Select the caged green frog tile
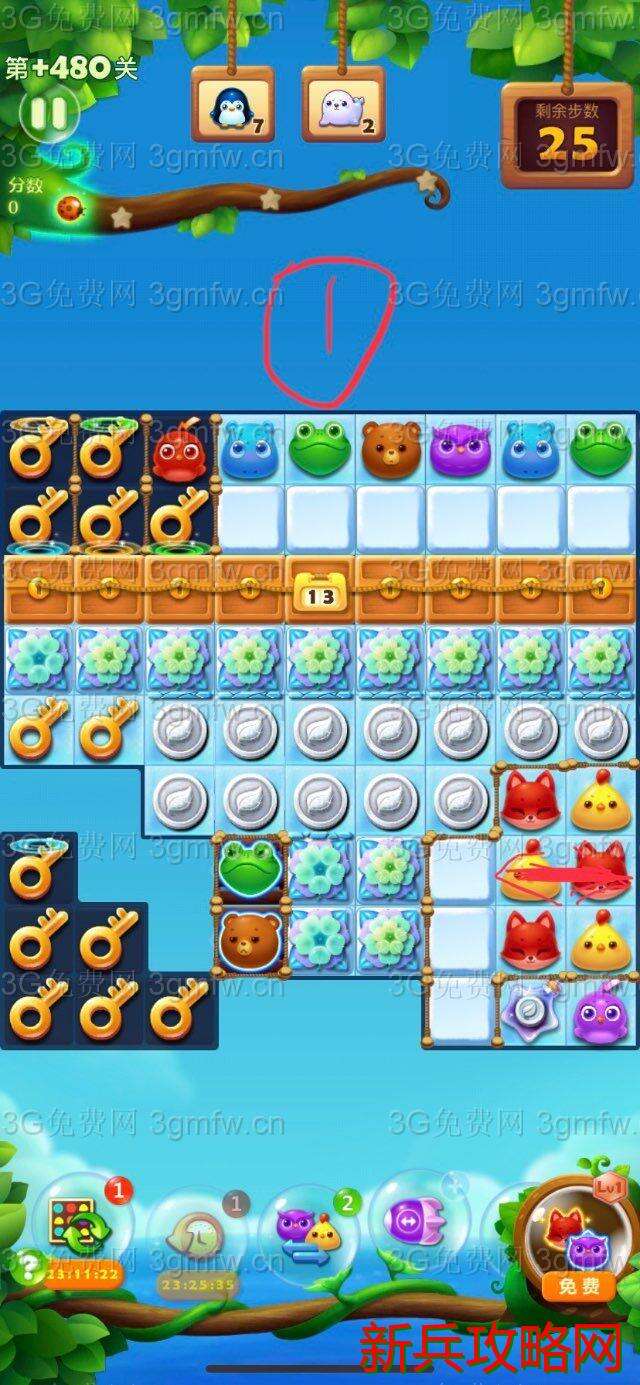This screenshot has width=640, height=1385. pyautogui.click(x=250, y=866)
